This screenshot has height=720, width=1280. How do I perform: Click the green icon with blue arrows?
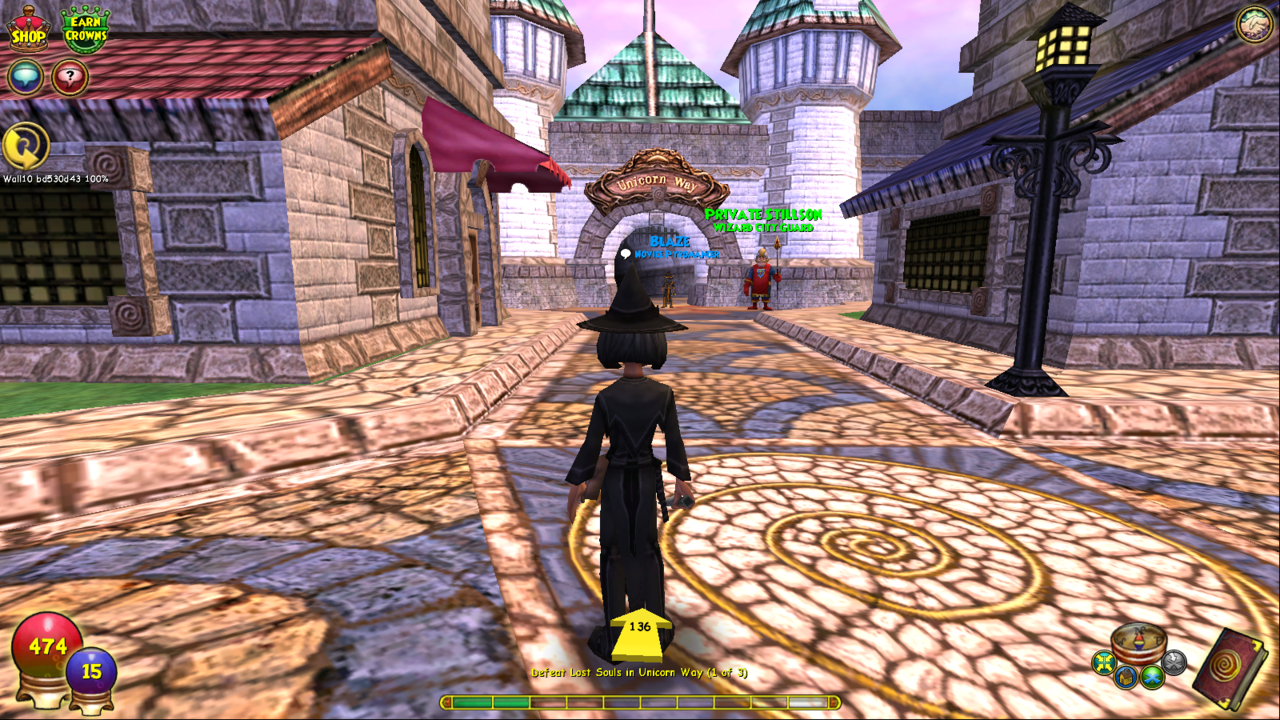coord(1152,677)
